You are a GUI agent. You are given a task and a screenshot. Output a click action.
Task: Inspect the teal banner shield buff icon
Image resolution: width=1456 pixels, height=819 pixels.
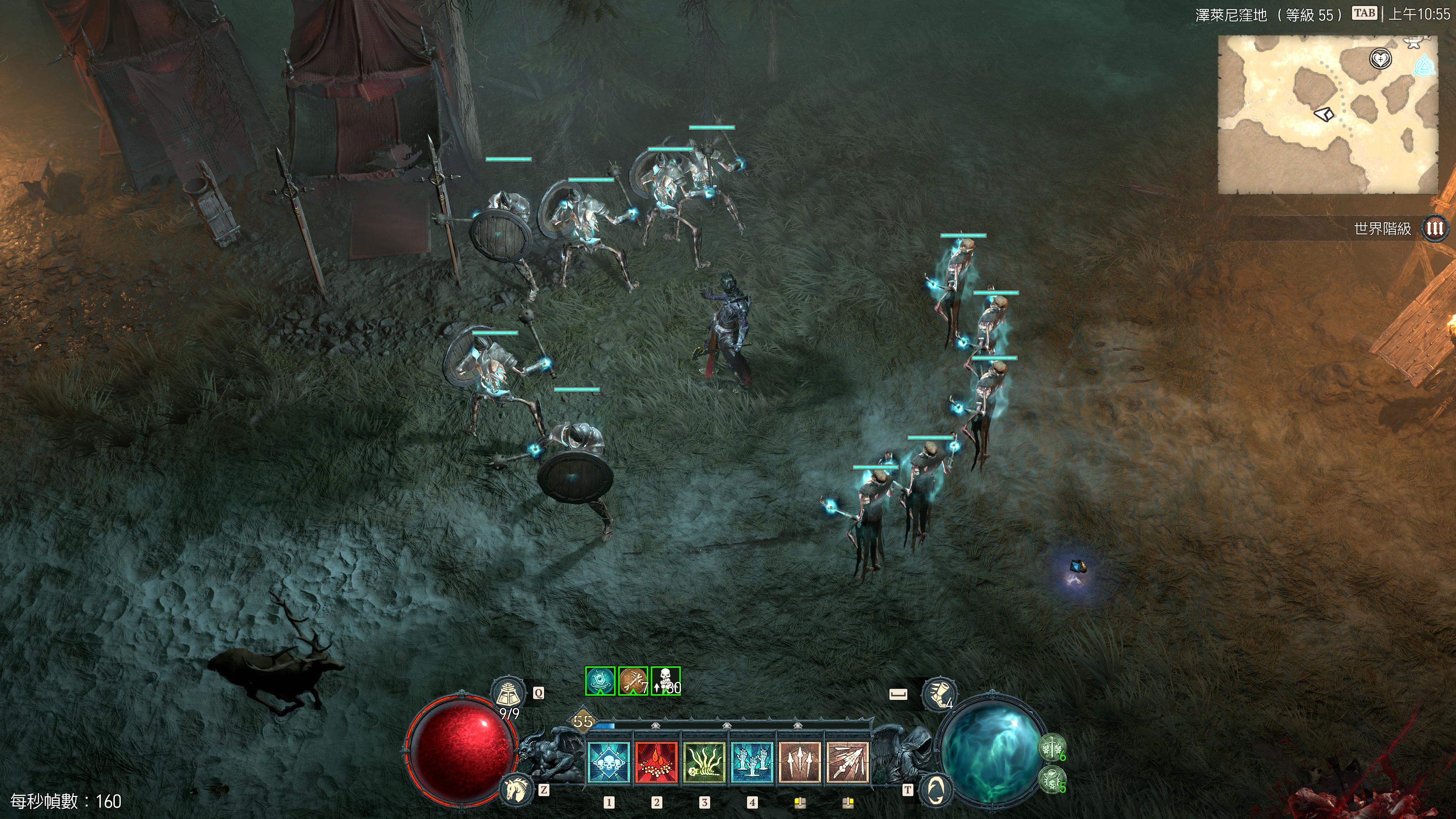pyautogui.click(x=600, y=681)
